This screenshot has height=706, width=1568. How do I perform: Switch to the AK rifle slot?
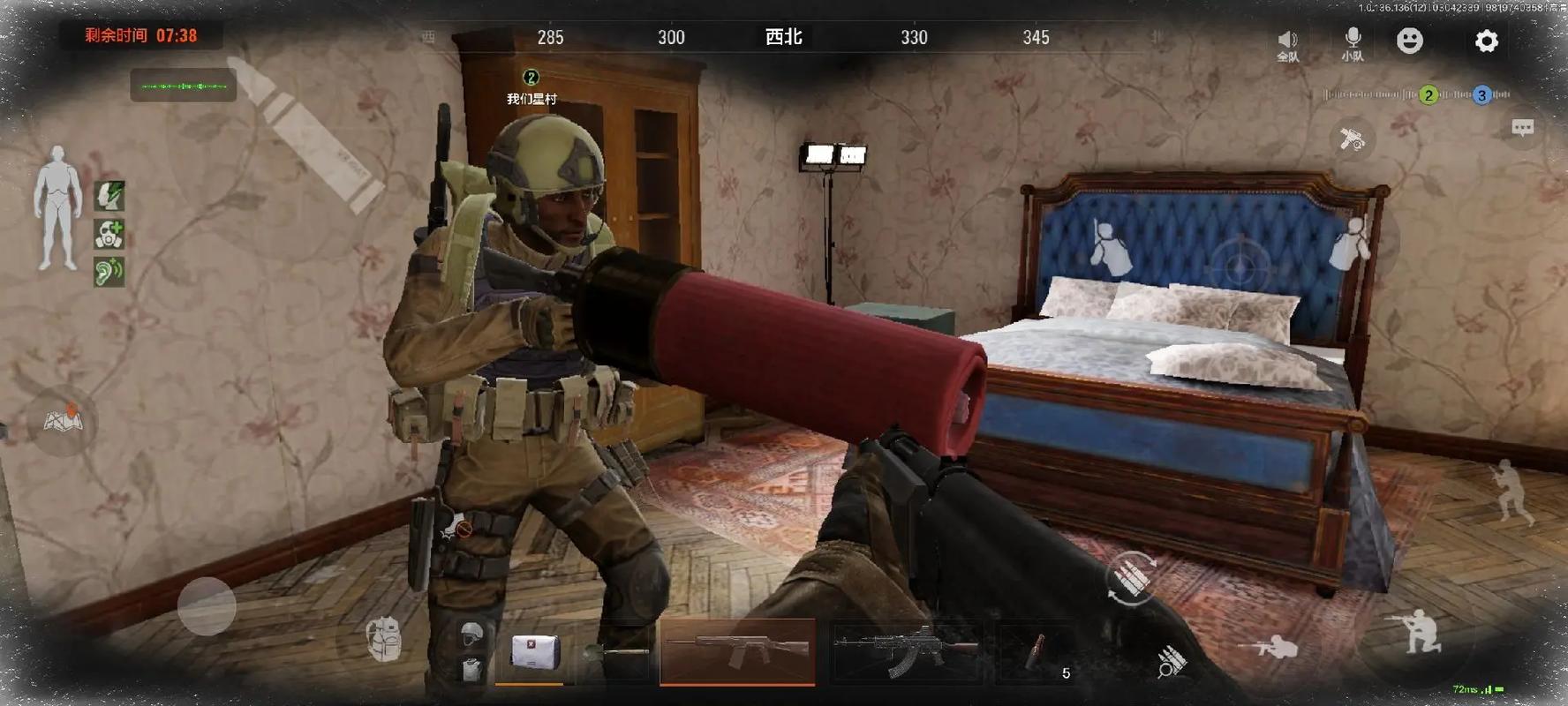906,653
